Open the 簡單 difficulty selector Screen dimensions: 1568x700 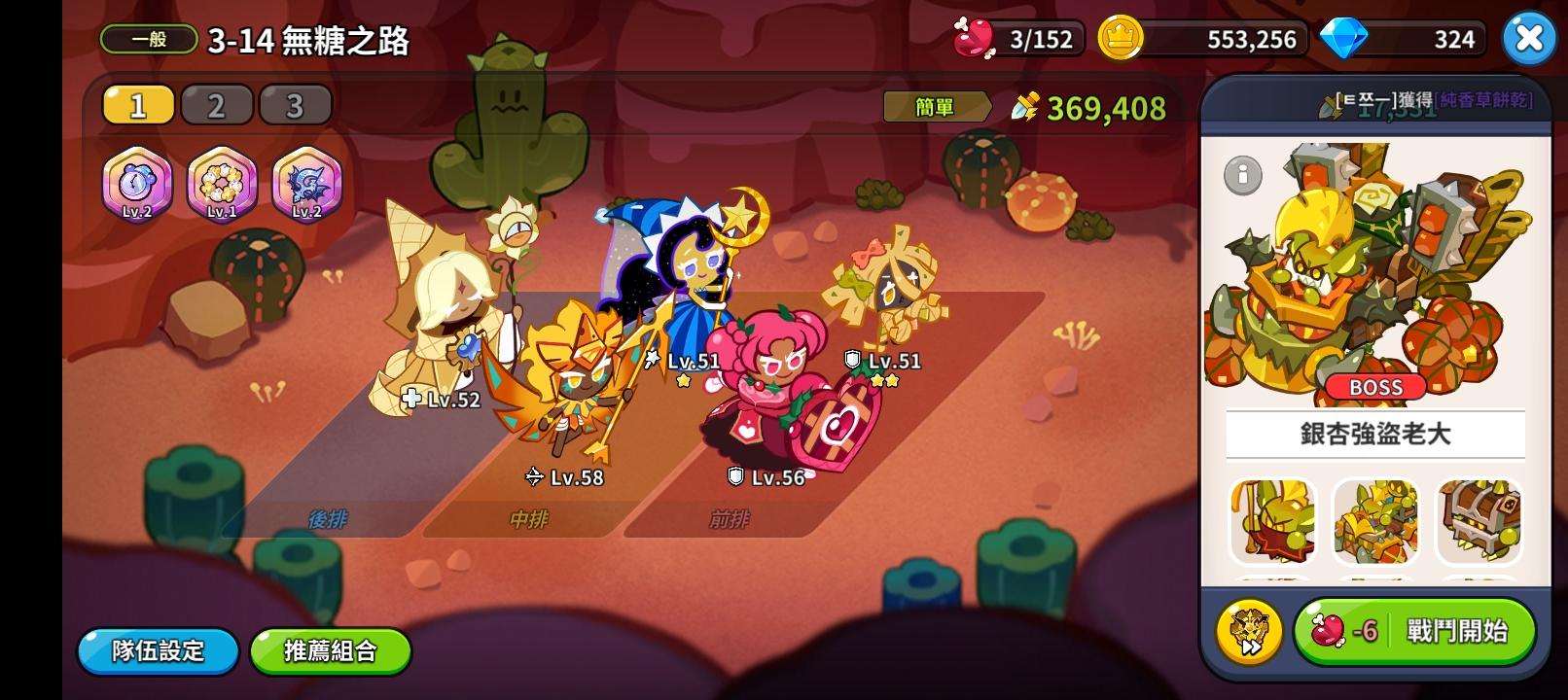pyautogui.click(x=935, y=107)
